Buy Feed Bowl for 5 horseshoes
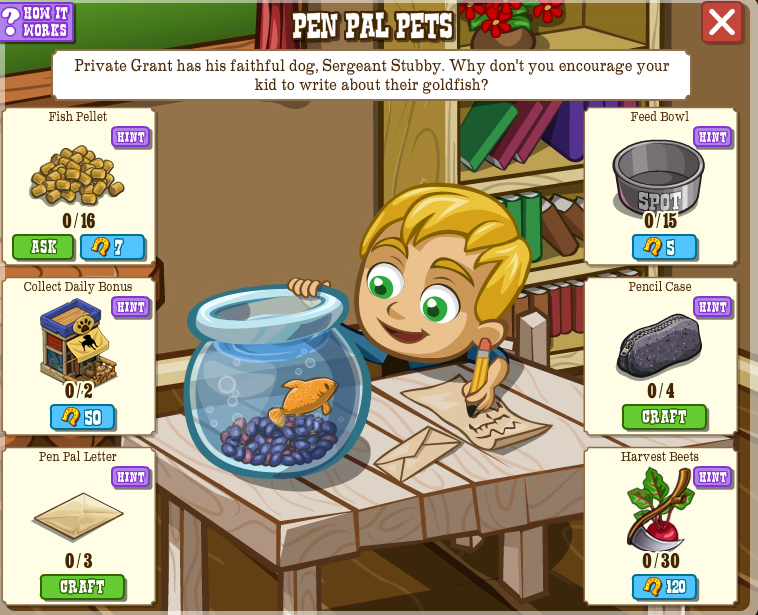 [664, 247]
